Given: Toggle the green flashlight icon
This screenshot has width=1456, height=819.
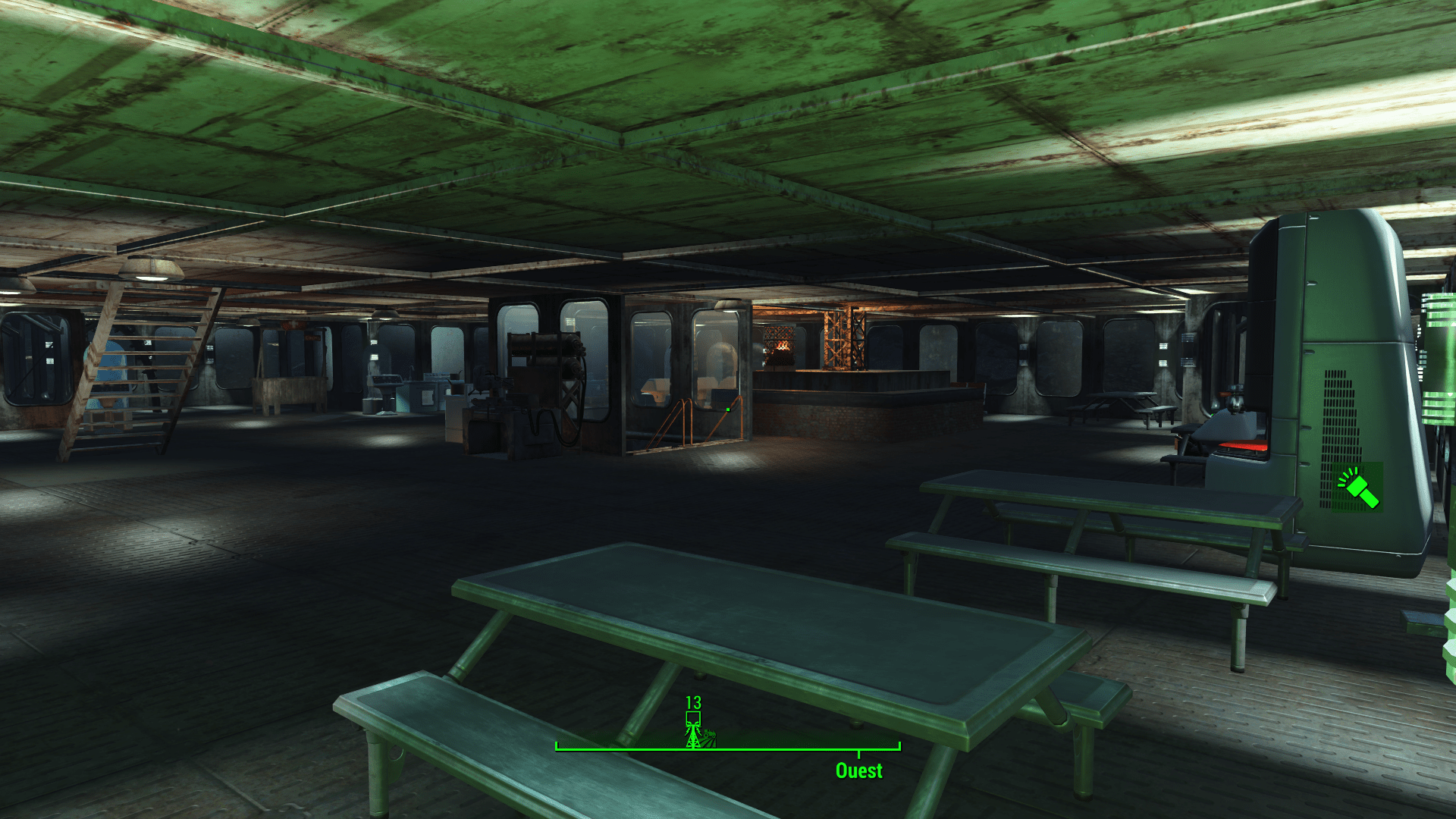Looking at the screenshot, I should pos(1358,488).
